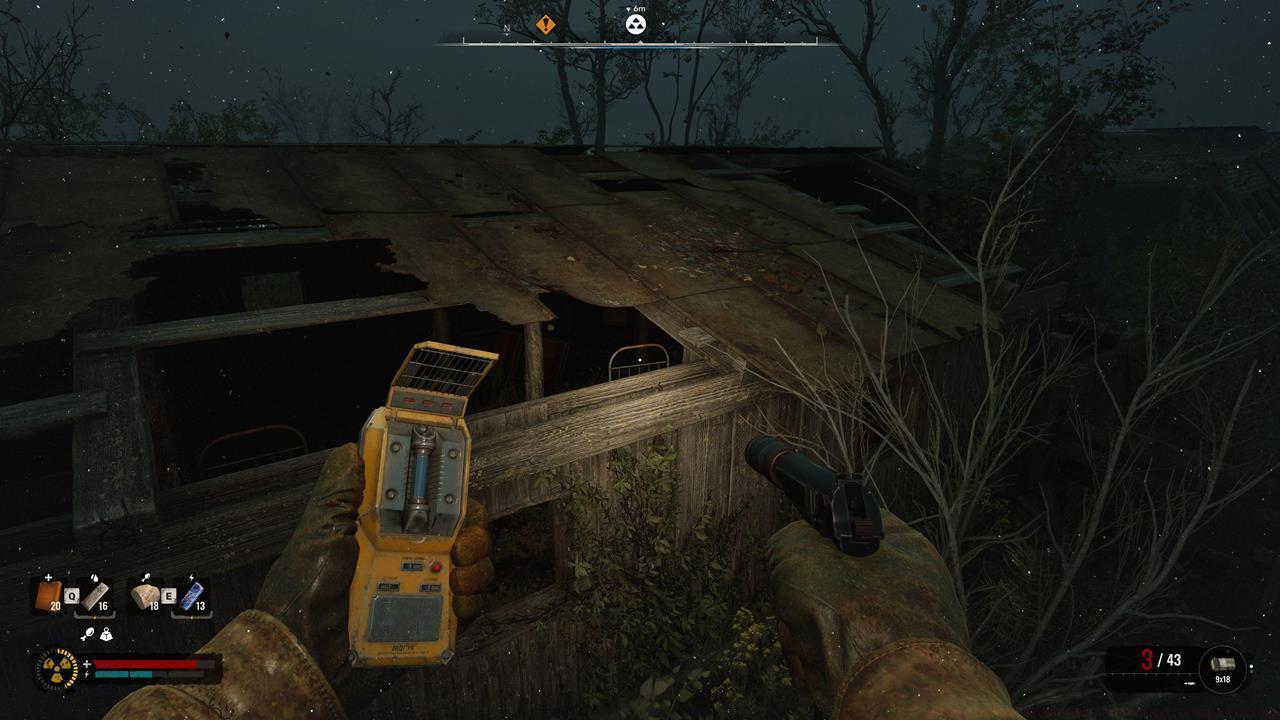Viewport: 1280px width, 720px height.
Task: Toggle the droplet icon above the Q slot
Action: point(96,579)
